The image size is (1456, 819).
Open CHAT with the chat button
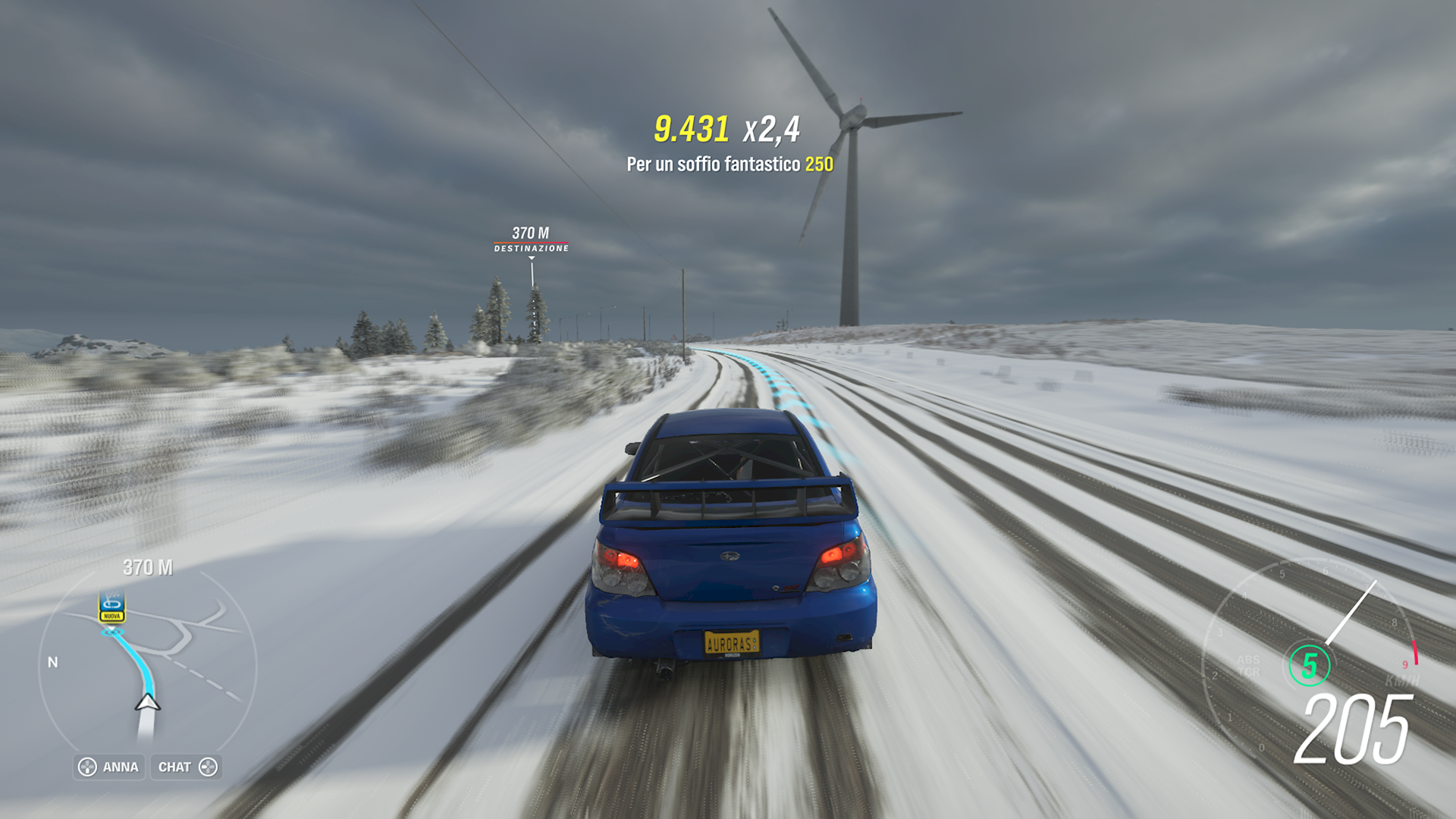[x=185, y=767]
